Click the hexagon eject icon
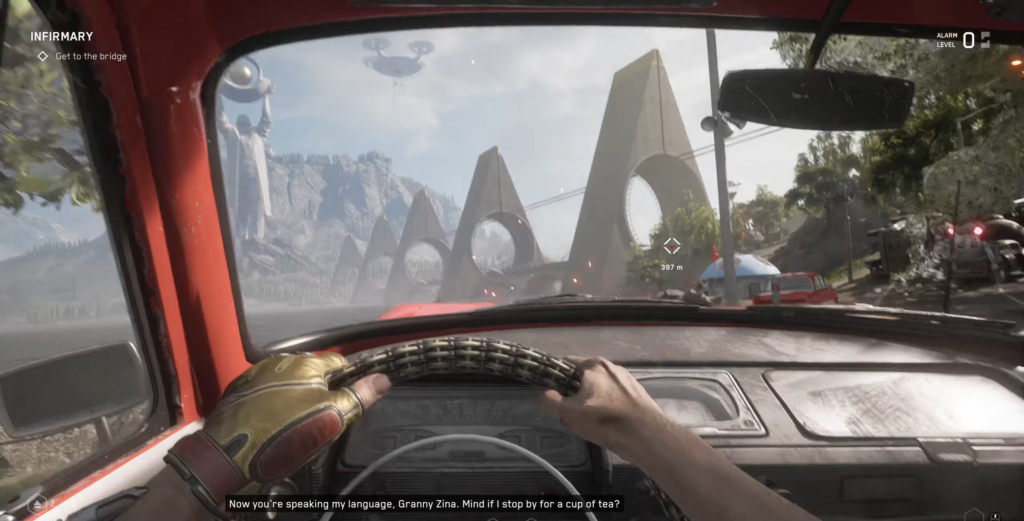 (x=38, y=504)
